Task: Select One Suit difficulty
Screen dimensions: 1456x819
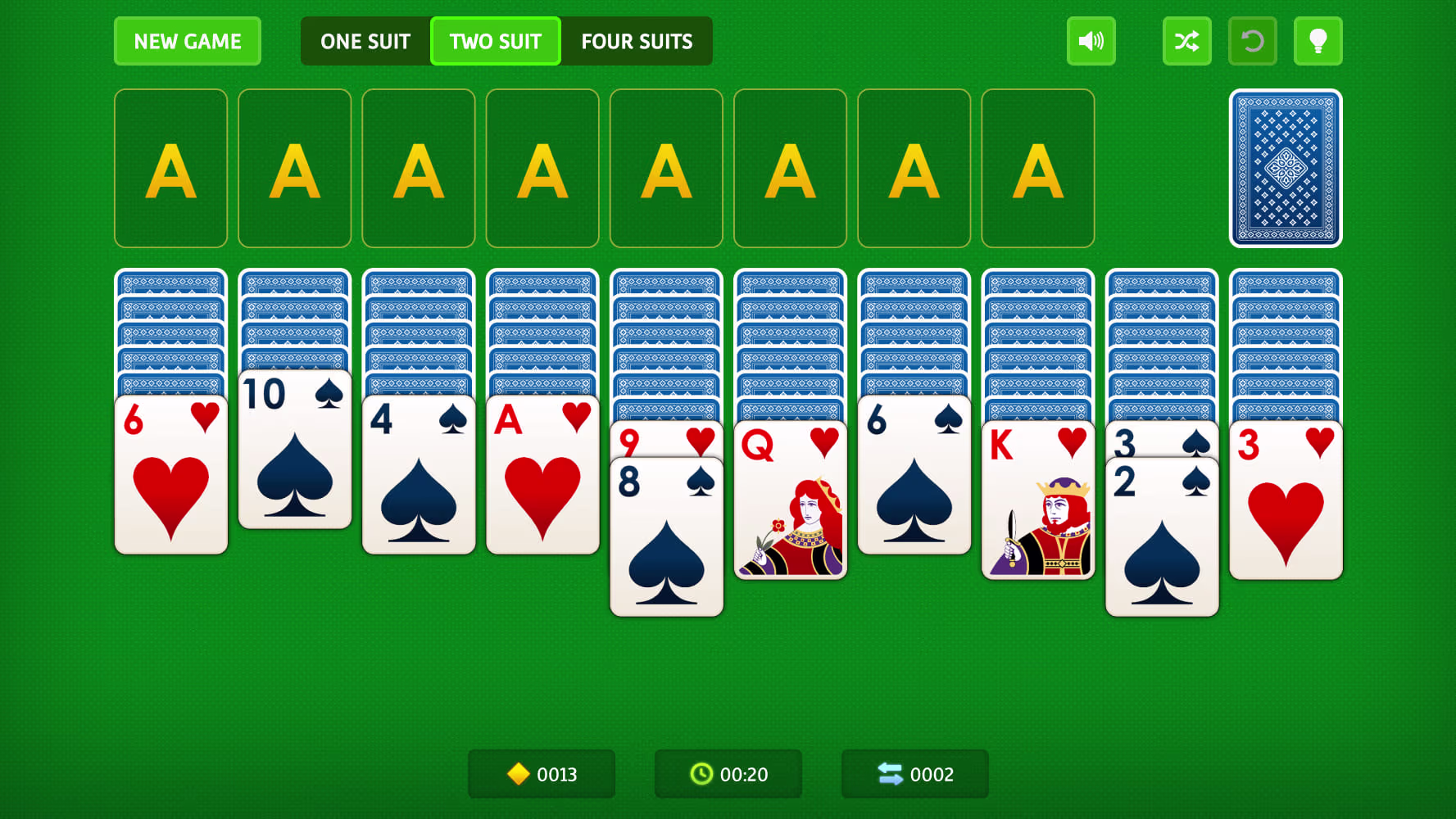Action: click(365, 41)
